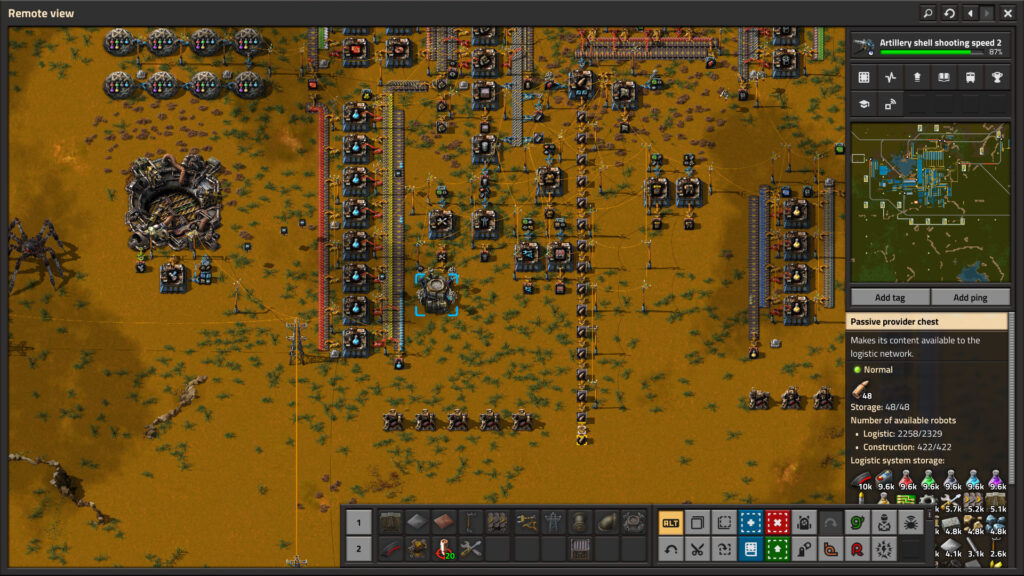Screen dimensions: 1024x576
Task: Add a ping on the map
Action: coord(970,297)
